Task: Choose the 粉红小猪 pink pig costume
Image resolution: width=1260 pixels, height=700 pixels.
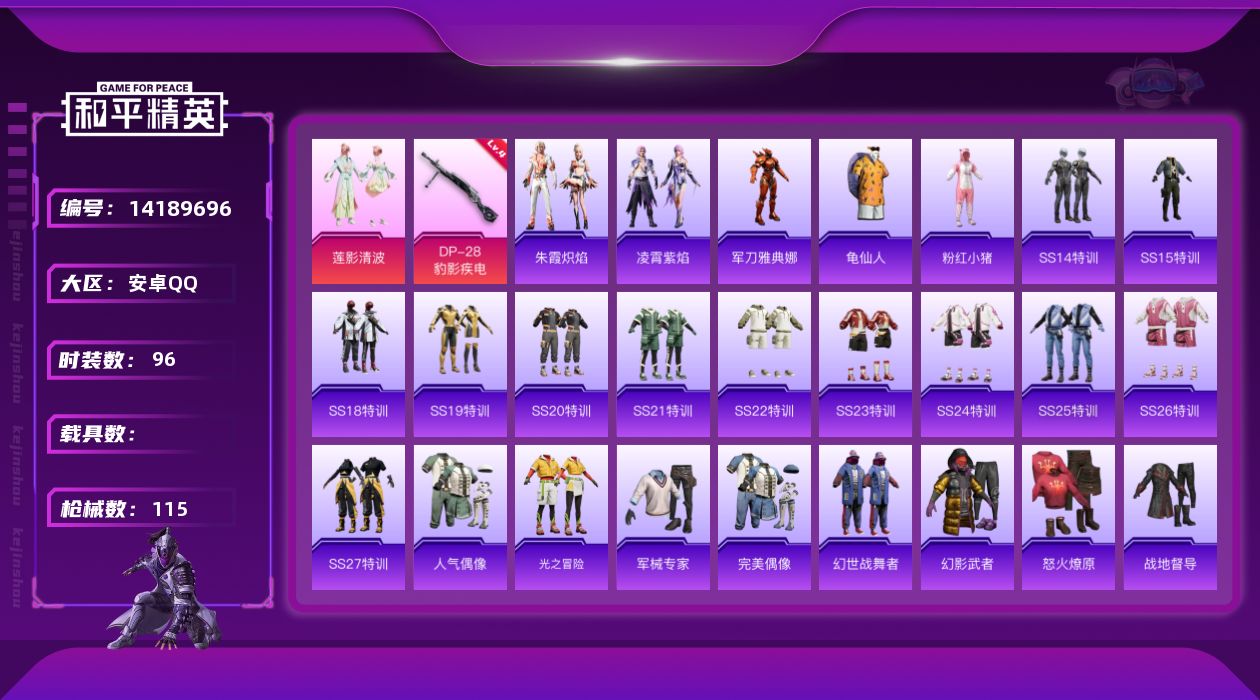Action: point(967,210)
